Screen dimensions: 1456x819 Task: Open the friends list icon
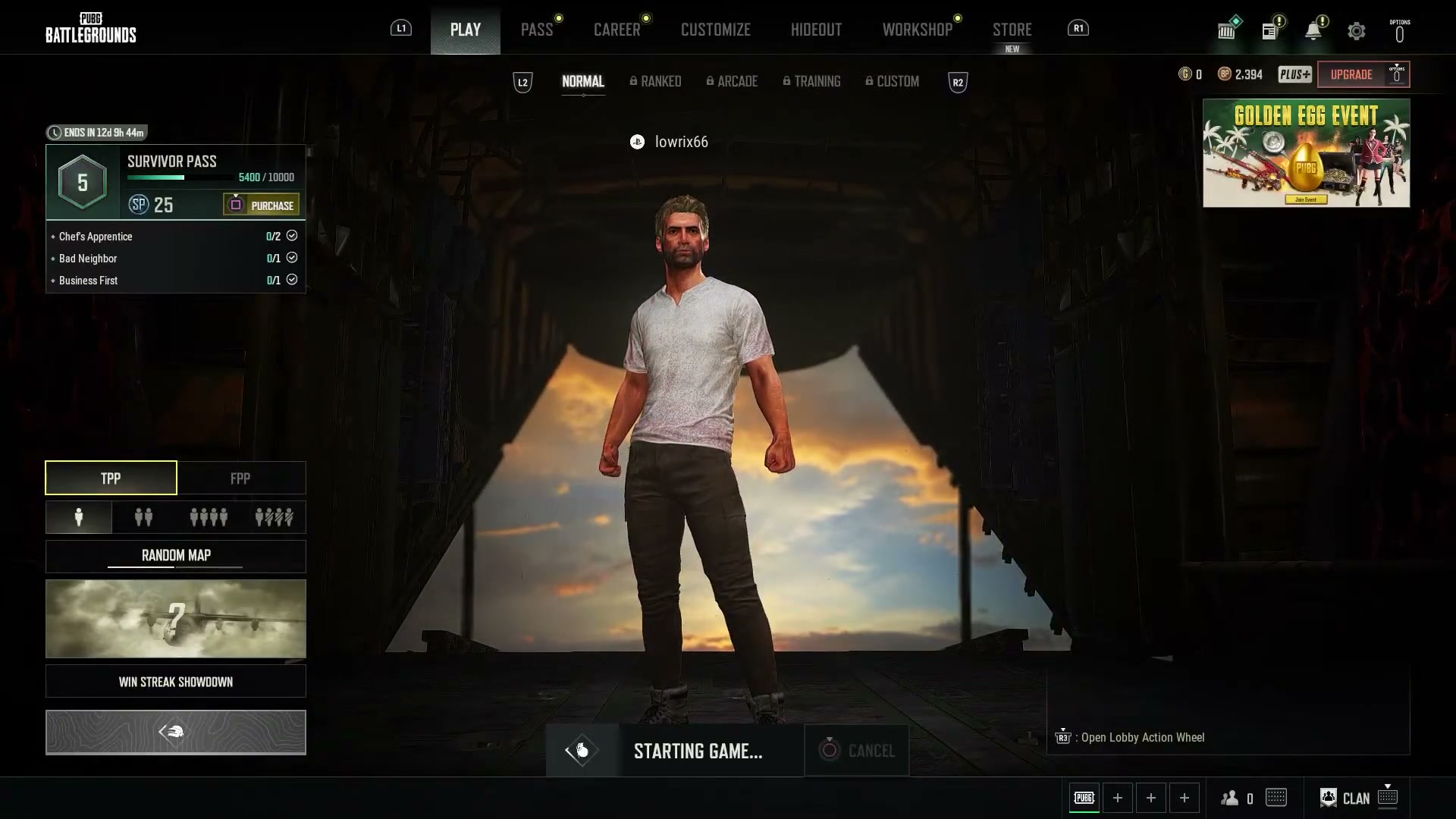(1230, 797)
